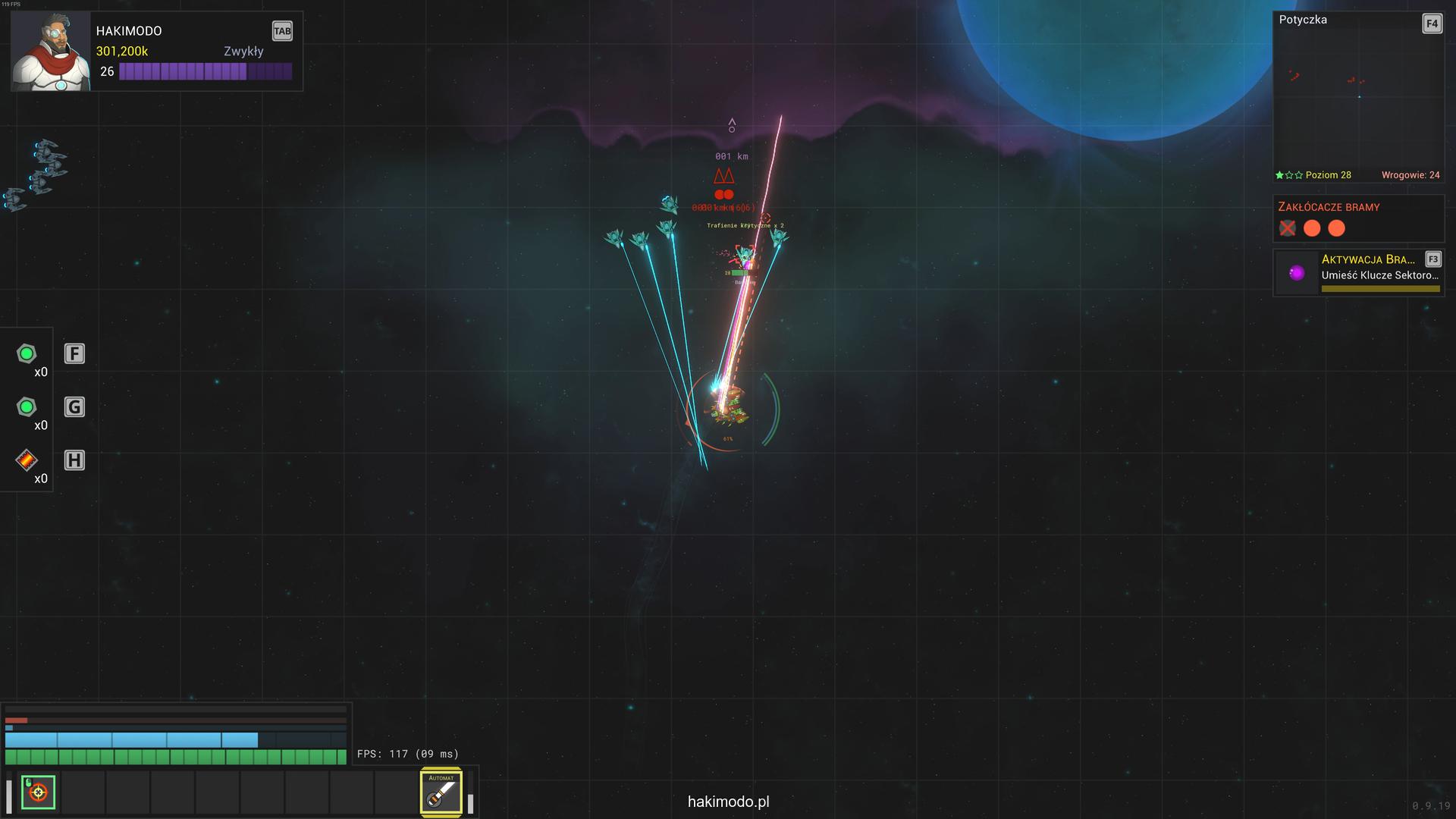This screenshot has height=819, width=1456.
Task: Select the Aktywacja Bramy objective tracker
Action: pyautogui.click(x=1357, y=273)
